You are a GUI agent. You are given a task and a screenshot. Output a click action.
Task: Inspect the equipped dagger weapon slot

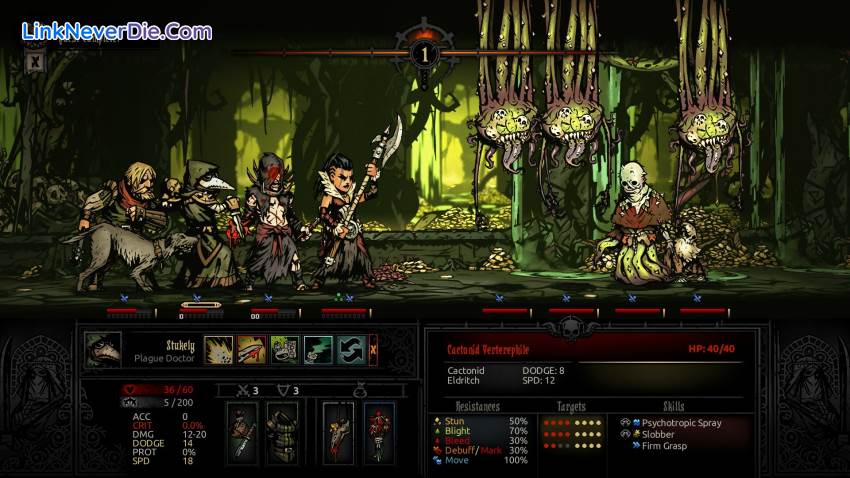(x=243, y=432)
